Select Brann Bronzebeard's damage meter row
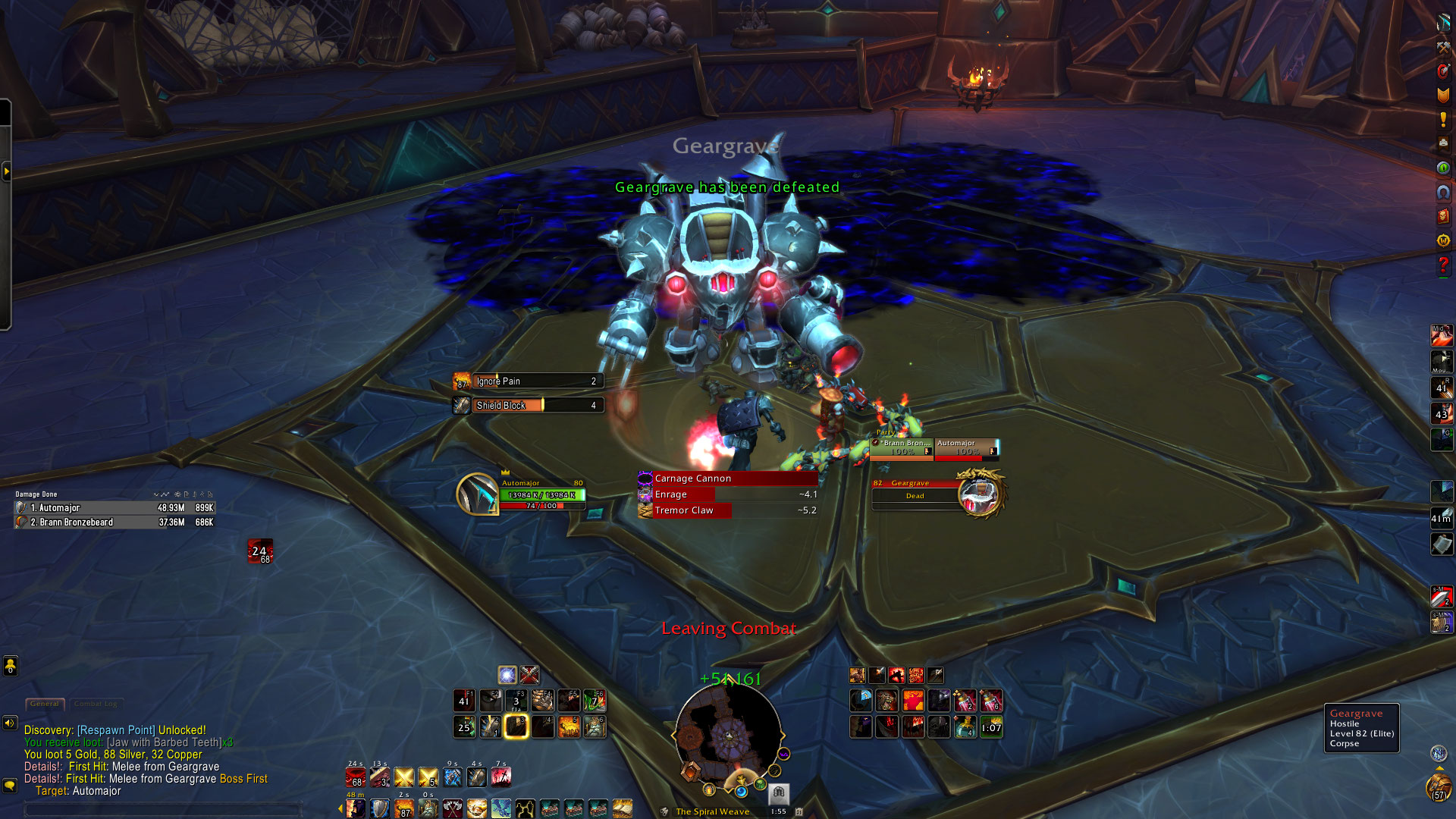Image resolution: width=1456 pixels, height=819 pixels. [x=114, y=522]
